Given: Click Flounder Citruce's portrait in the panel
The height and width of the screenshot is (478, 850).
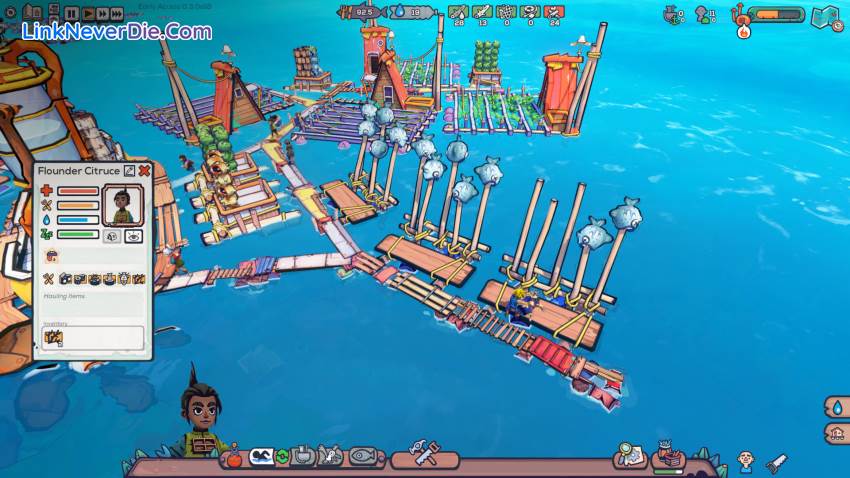Looking at the screenshot, I should tap(124, 203).
